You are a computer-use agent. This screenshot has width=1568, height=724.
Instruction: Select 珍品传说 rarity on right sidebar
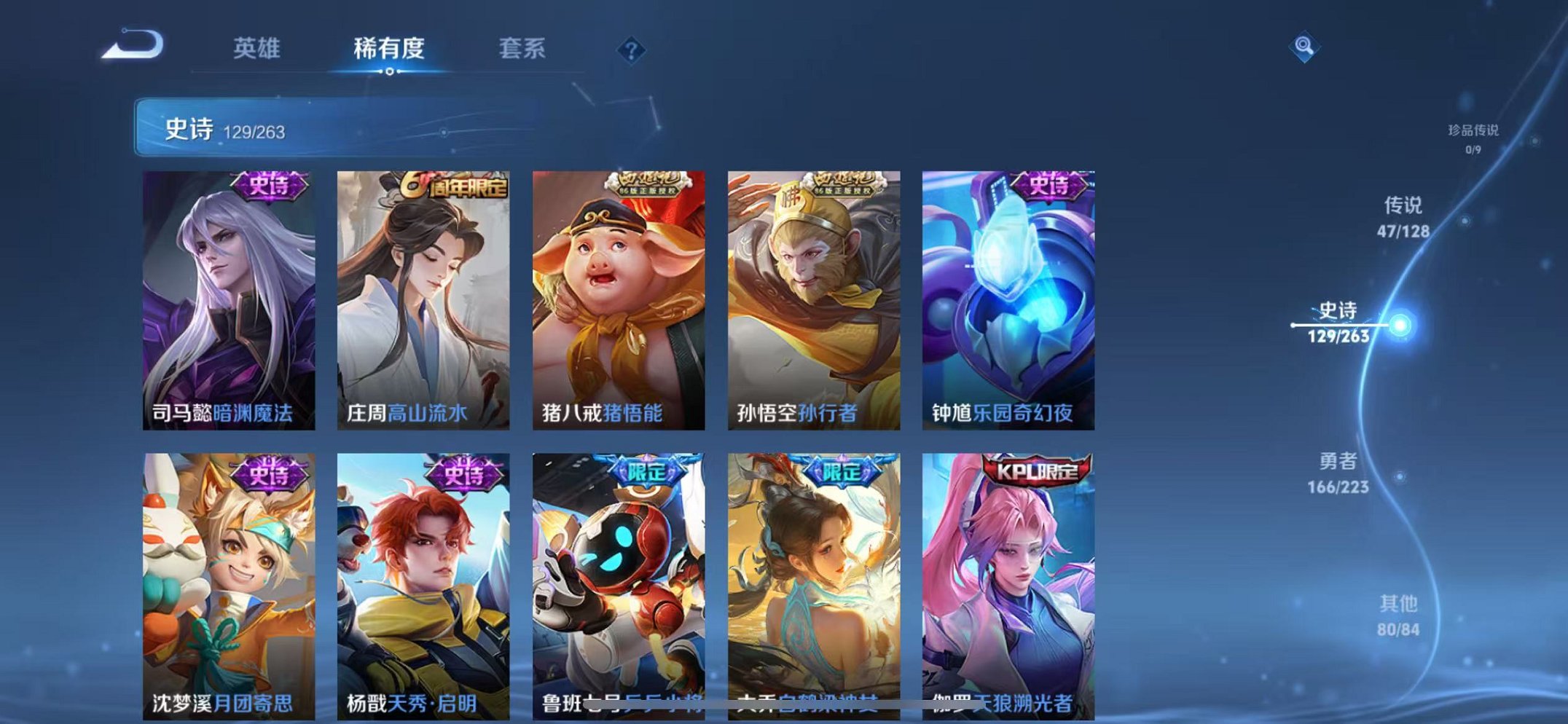tap(1466, 131)
